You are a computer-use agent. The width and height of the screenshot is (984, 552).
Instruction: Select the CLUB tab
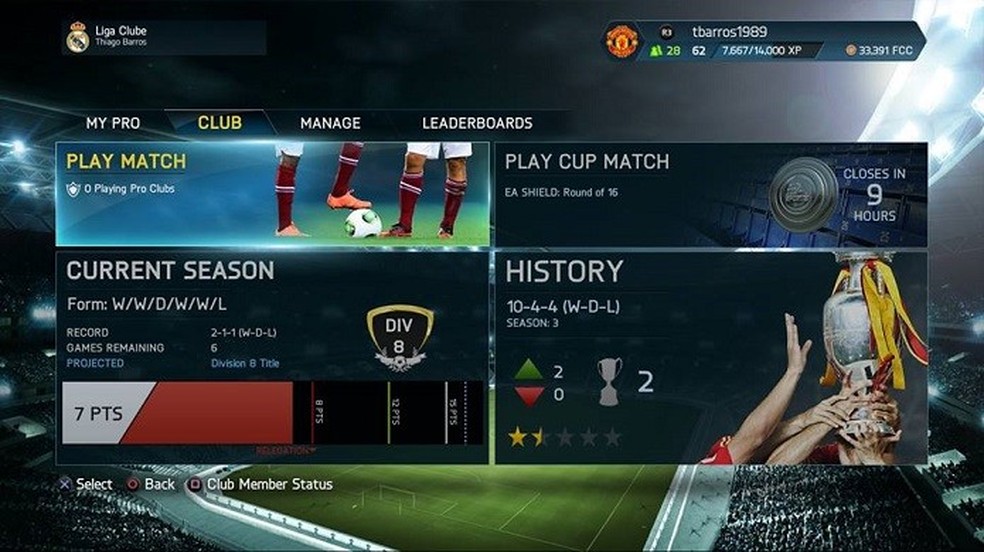(219, 123)
